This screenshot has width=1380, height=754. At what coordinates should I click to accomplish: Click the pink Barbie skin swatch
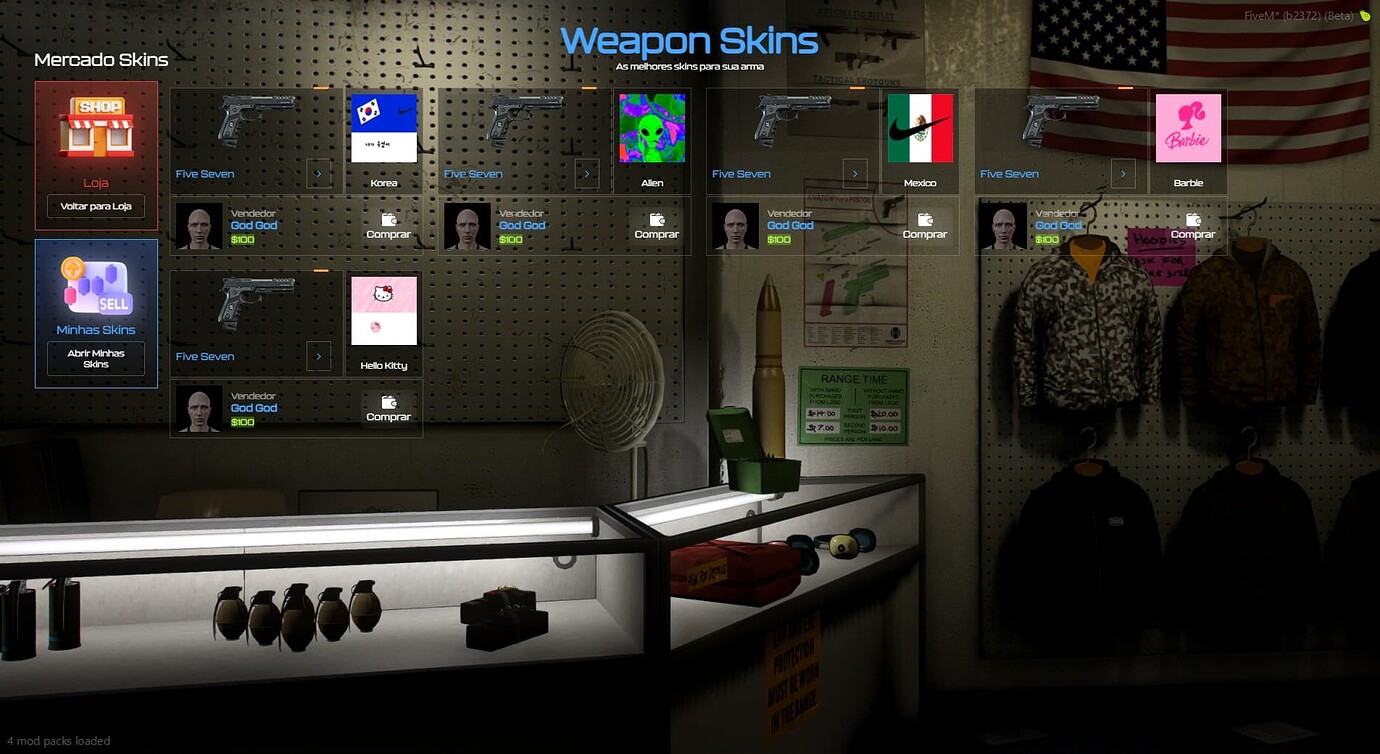1189,127
